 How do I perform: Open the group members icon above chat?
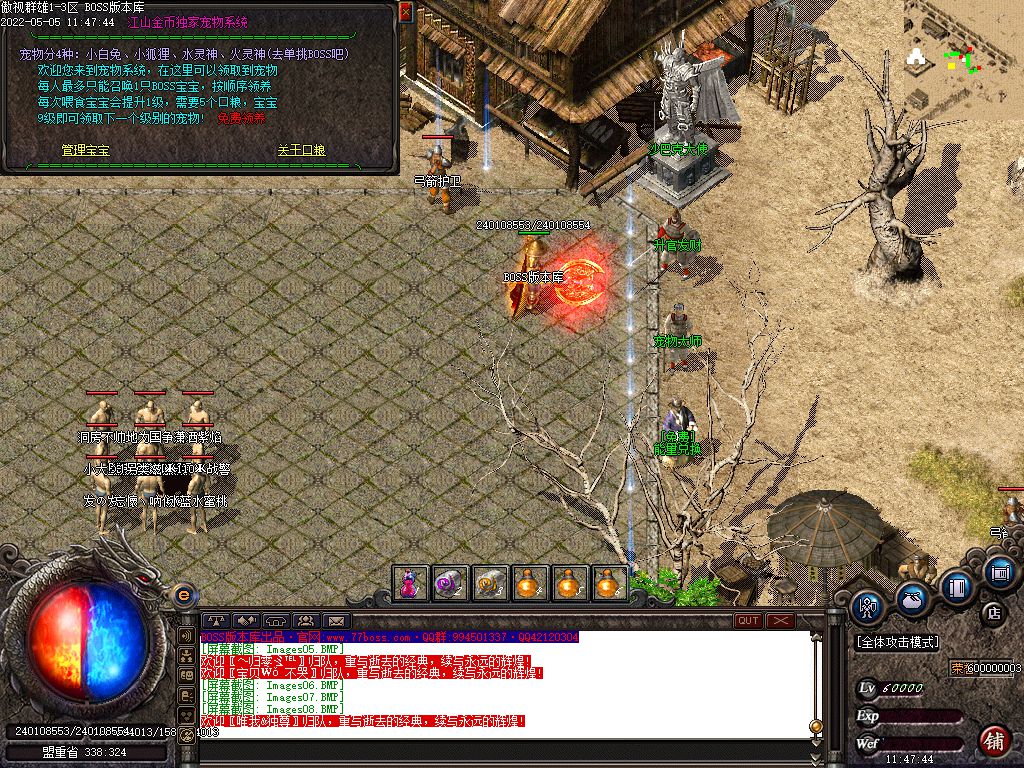(x=305, y=621)
